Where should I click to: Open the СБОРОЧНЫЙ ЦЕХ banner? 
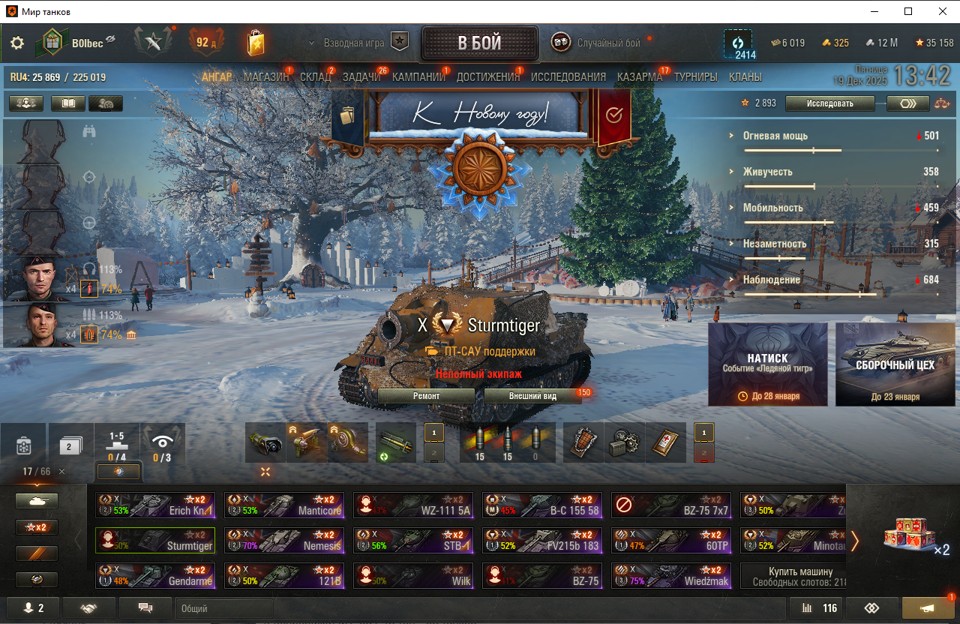[895, 364]
